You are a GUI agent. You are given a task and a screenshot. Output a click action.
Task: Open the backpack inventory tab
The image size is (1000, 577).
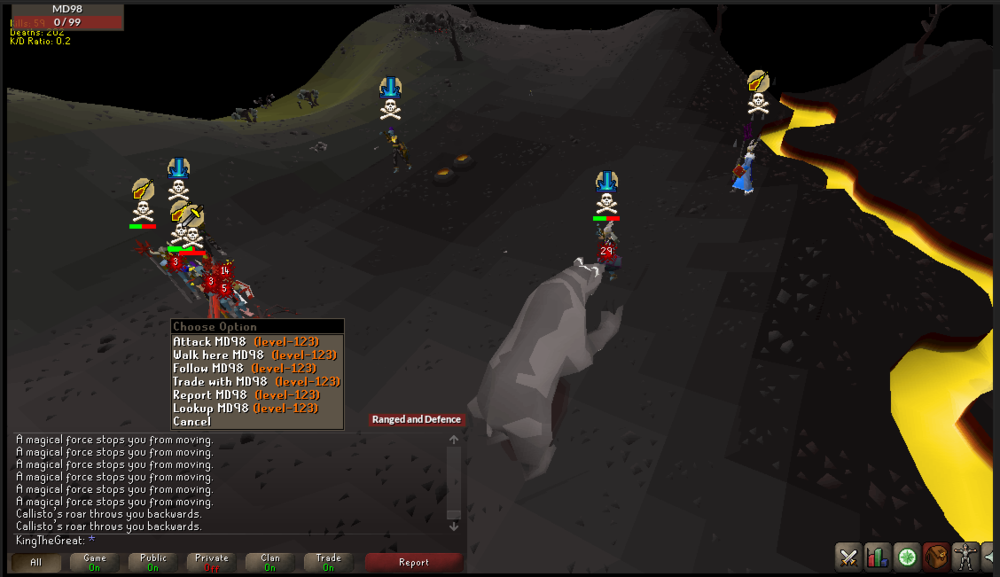click(936, 556)
